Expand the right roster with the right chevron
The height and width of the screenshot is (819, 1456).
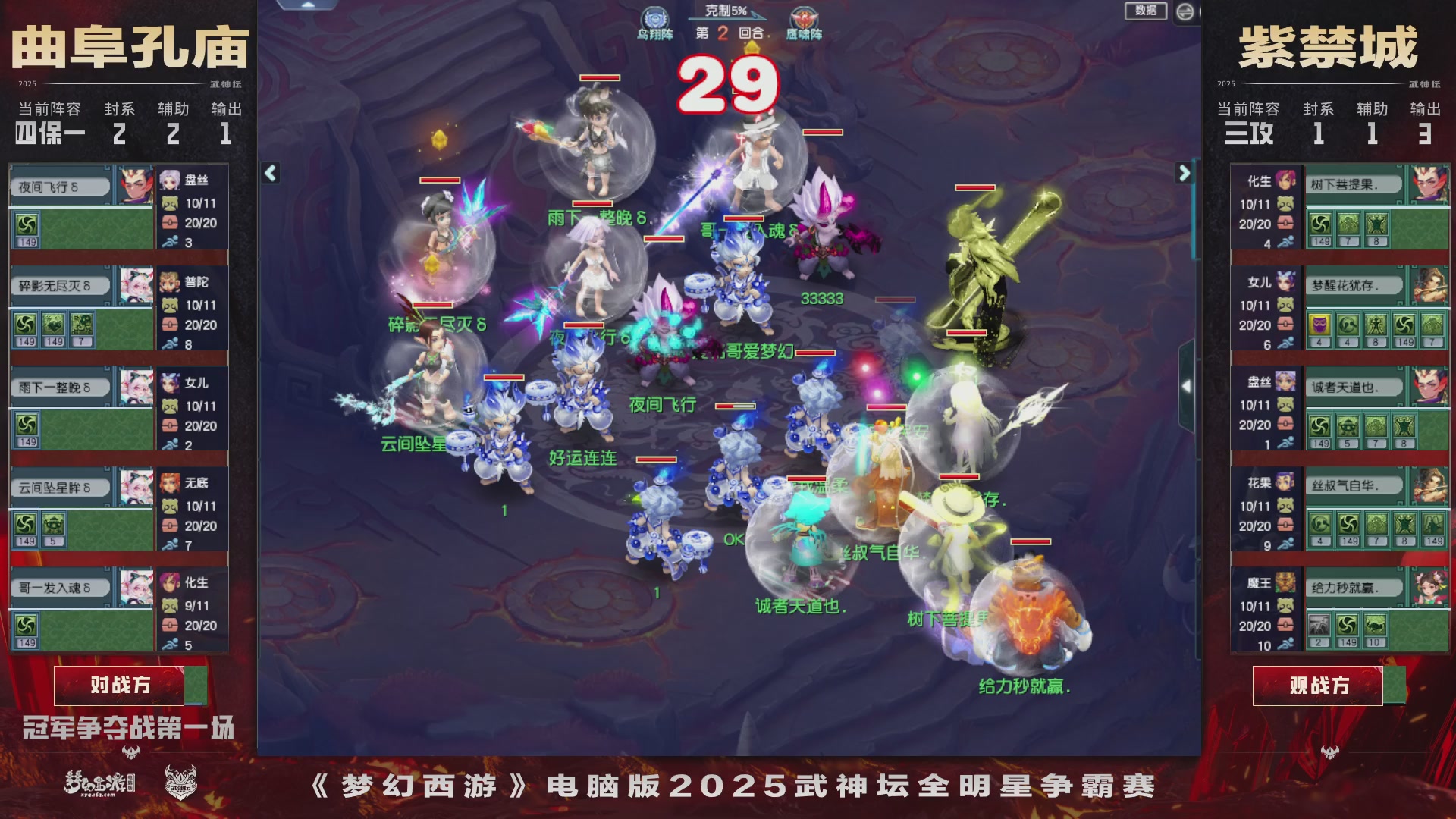1184,172
